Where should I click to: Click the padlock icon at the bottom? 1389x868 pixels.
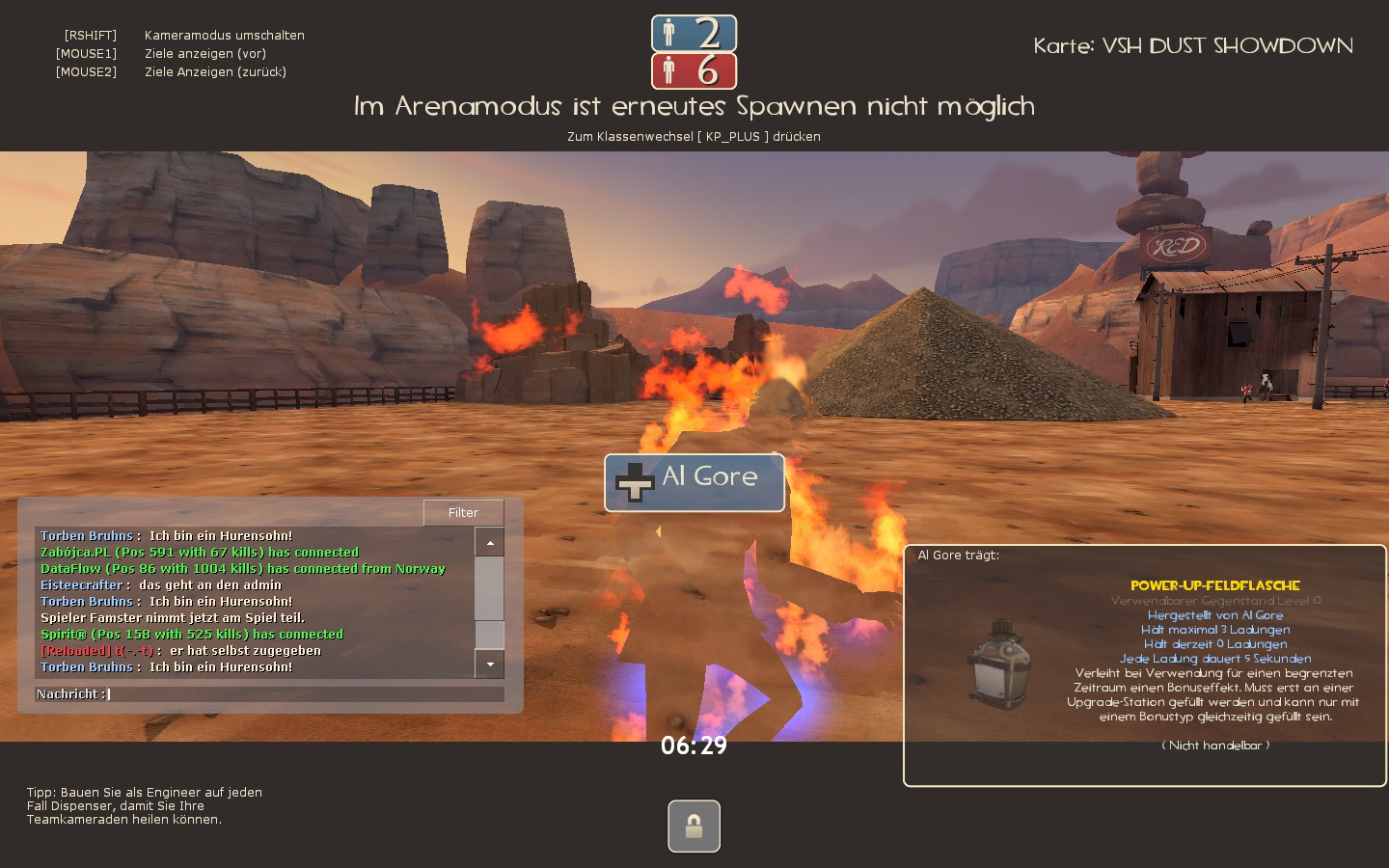[694, 827]
